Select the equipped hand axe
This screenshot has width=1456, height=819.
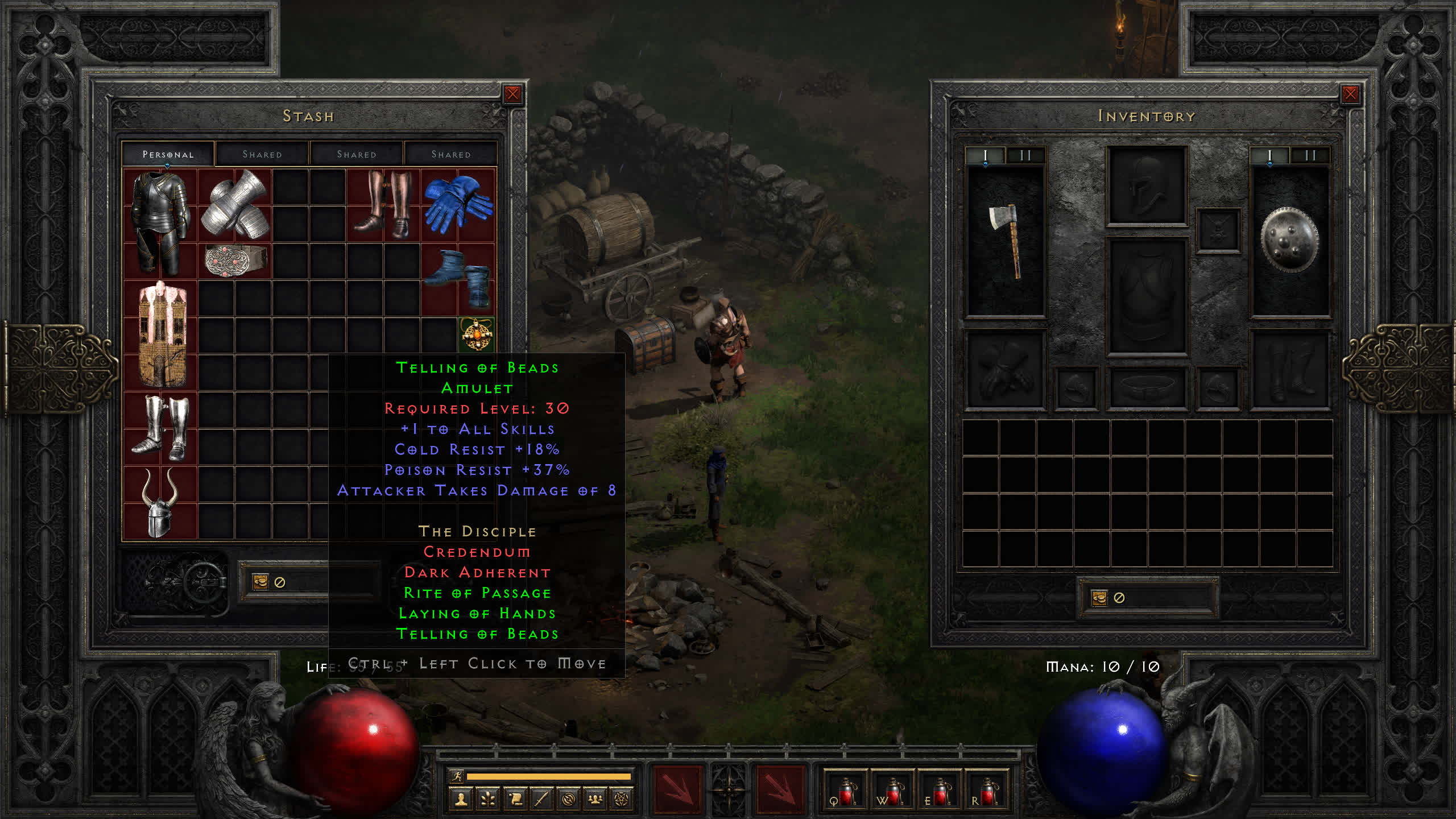click(x=1006, y=241)
